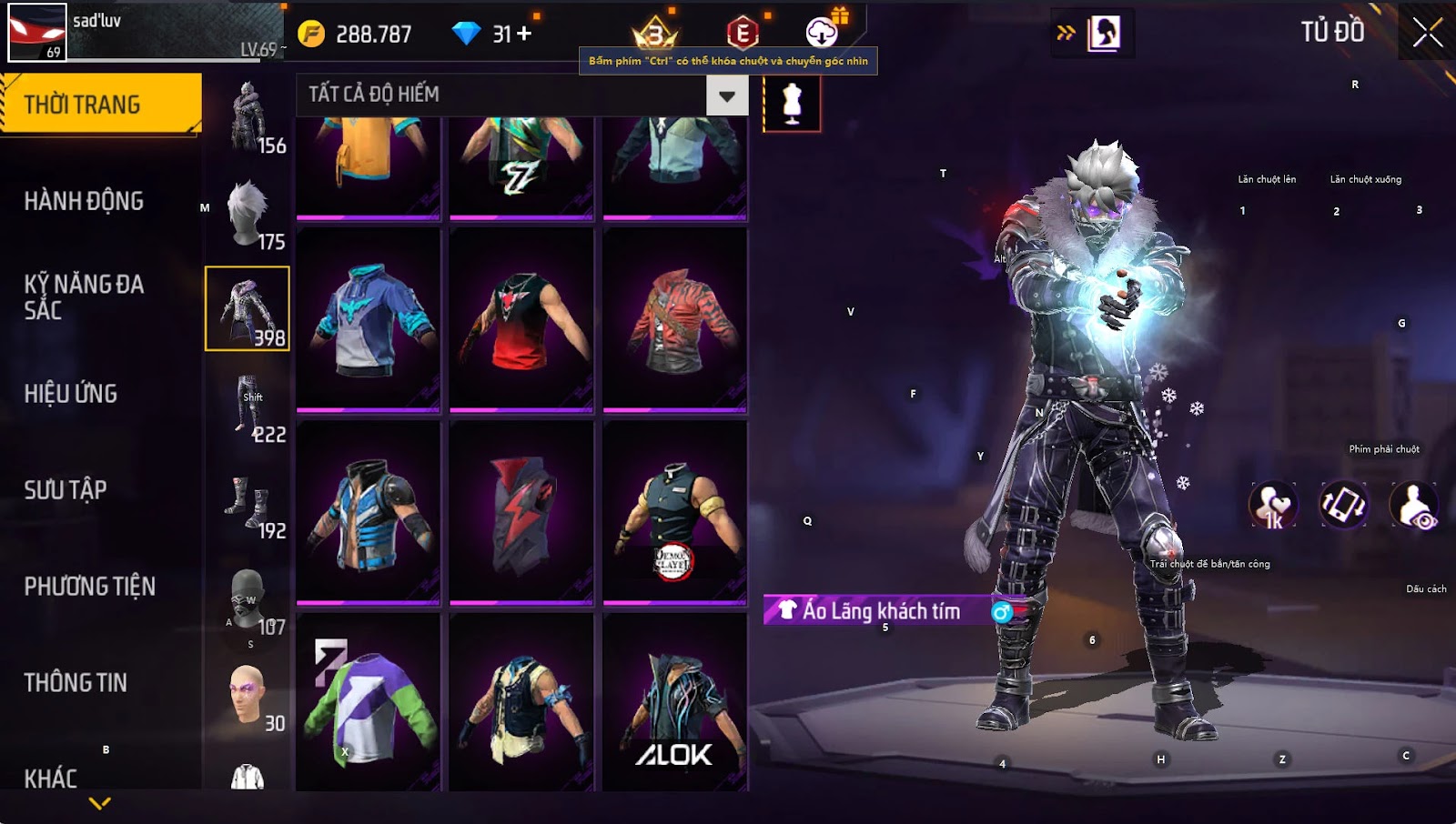Expand the Tất Cả Độ Hiếm dropdown
Image resolution: width=1456 pixels, height=824 pixels.
point(726,95)
